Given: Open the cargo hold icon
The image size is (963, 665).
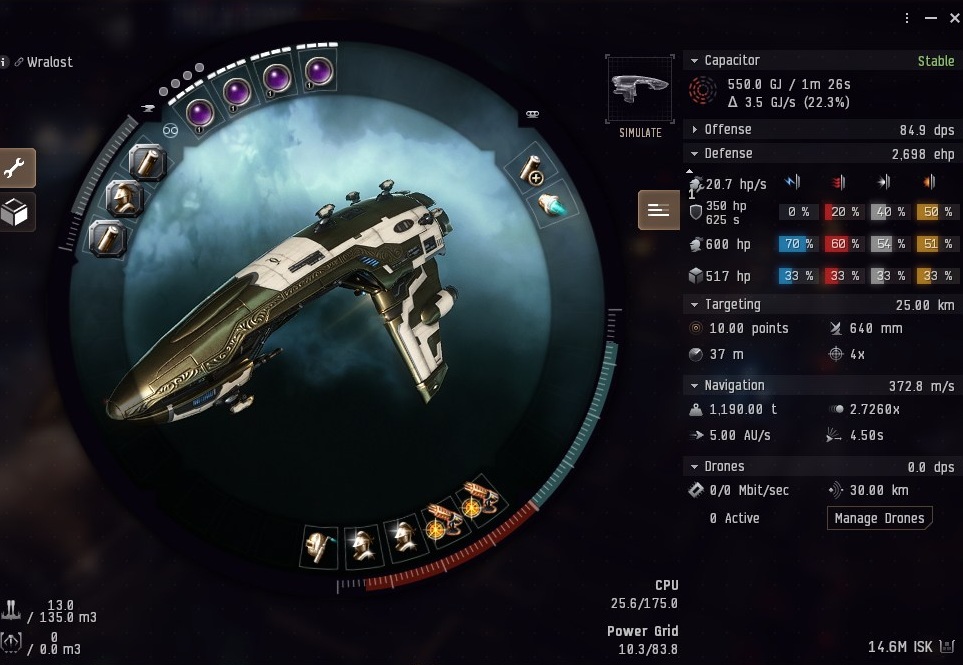Looking at the screenshot, I should 13,609.
